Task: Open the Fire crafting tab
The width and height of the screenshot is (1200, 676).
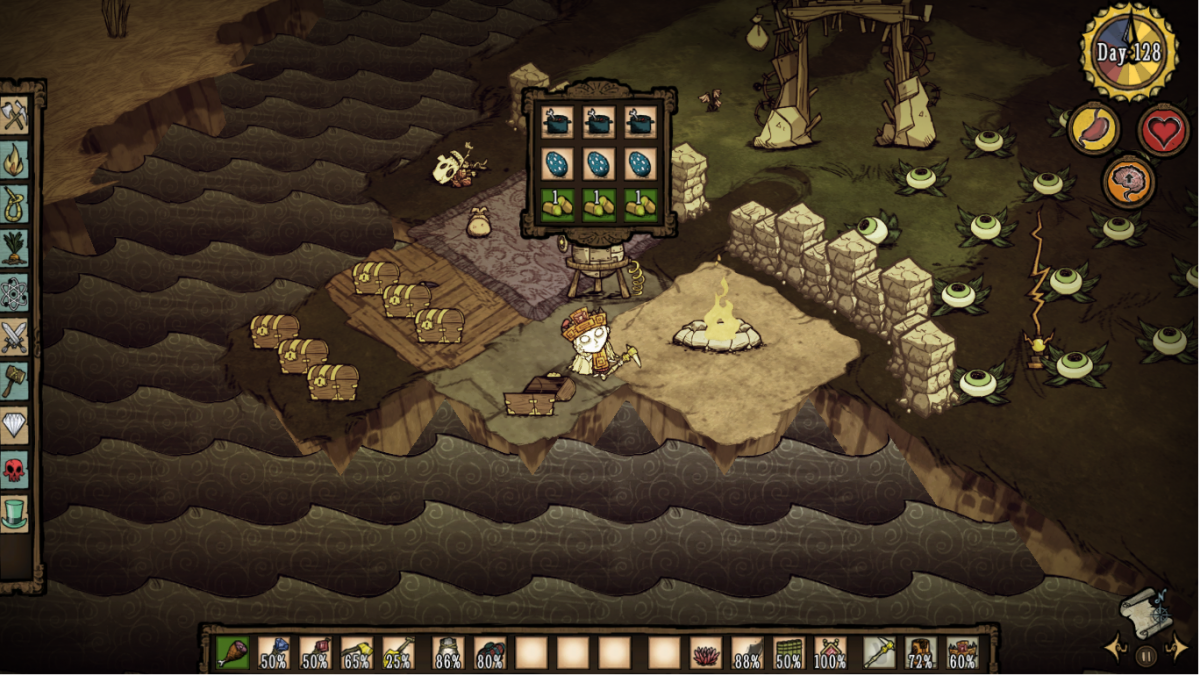Action: tap(15, 159)
